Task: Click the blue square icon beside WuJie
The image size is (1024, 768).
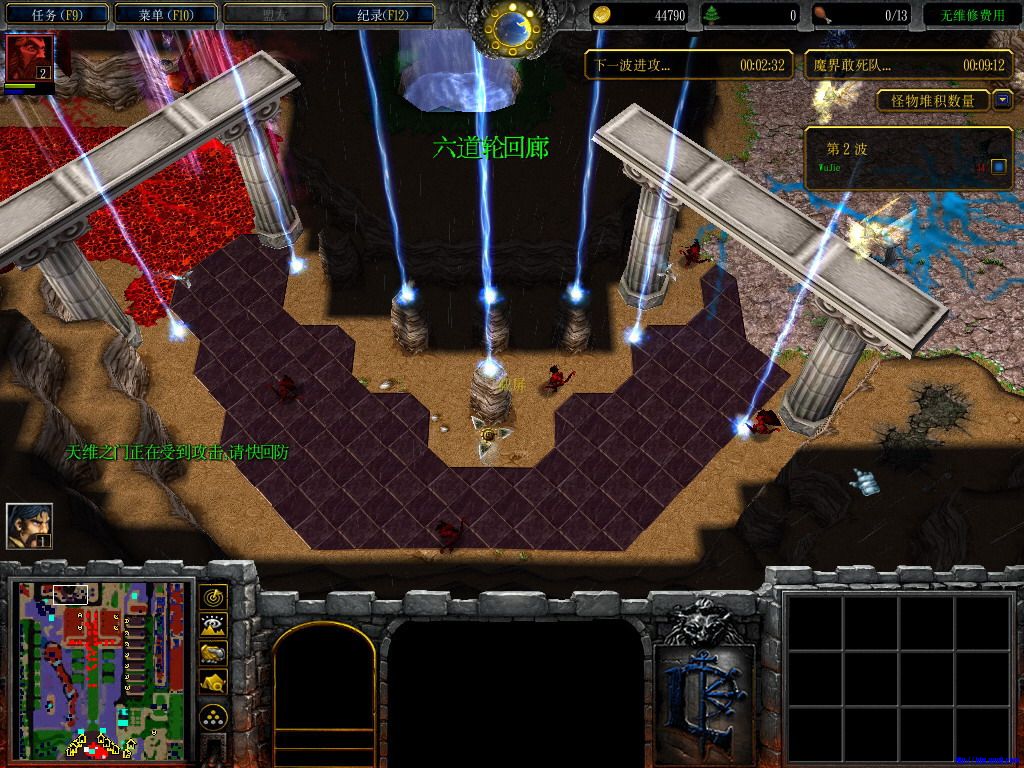Action: click(x=998, y=166)
